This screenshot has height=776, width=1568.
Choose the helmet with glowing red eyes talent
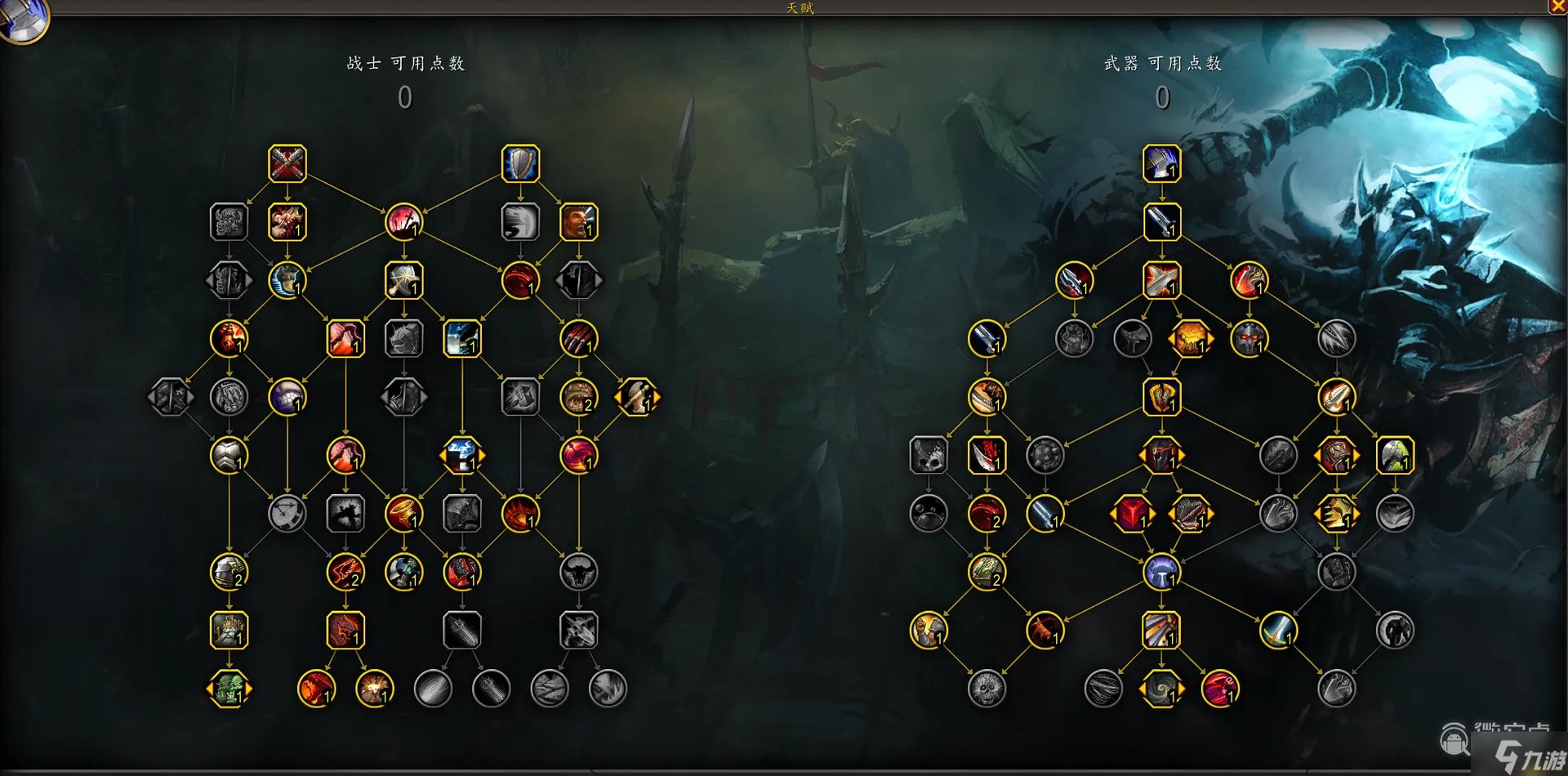click(x=1249, y=338)
